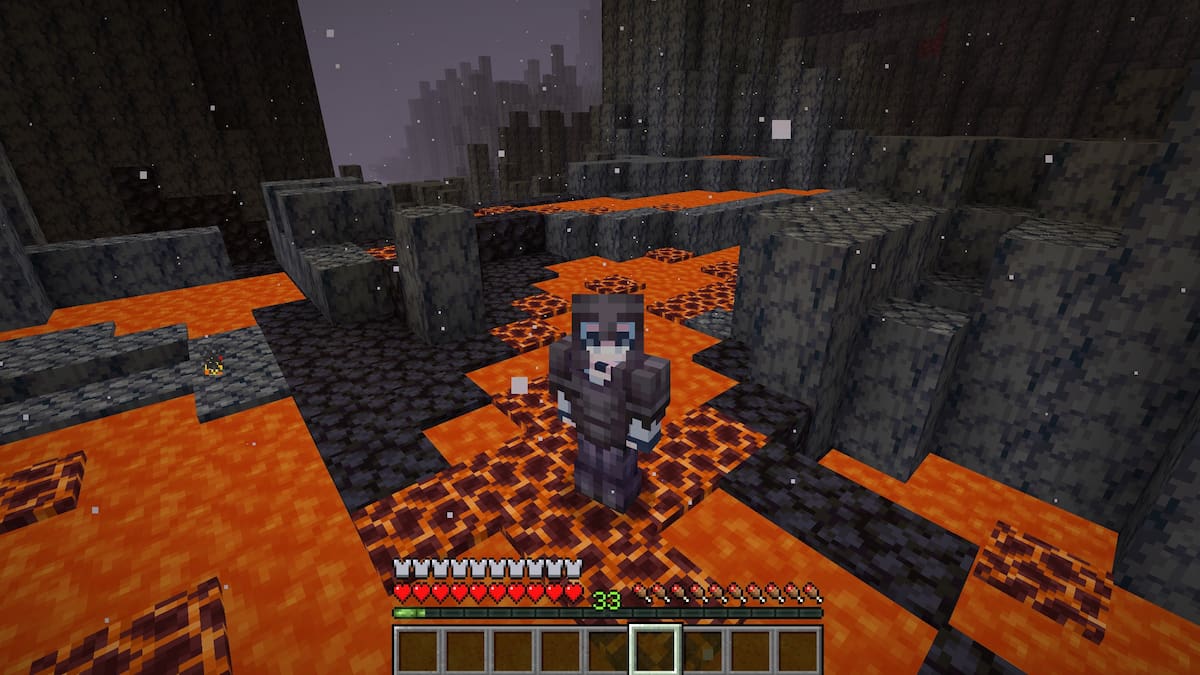
Task: Select the highlighted empty hotbar slot
Action: [655, 650]
